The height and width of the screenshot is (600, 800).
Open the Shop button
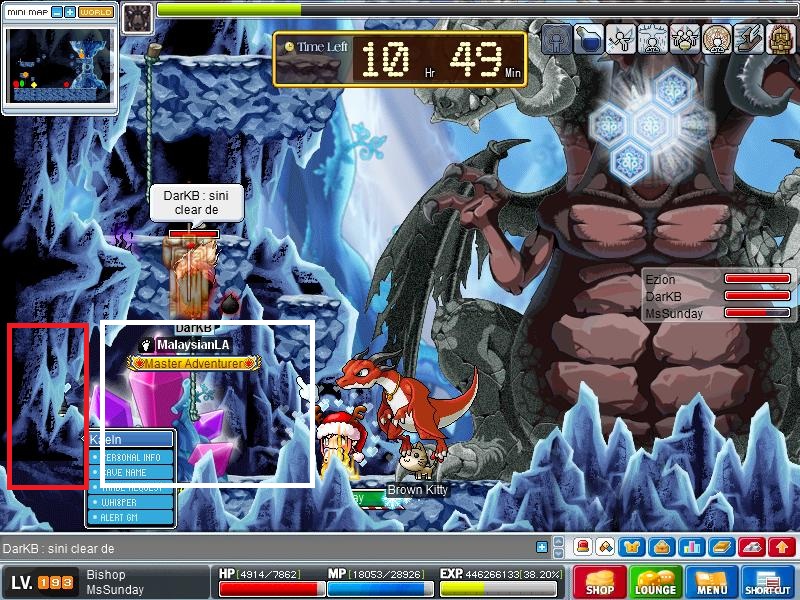click(x=600, y=583)
